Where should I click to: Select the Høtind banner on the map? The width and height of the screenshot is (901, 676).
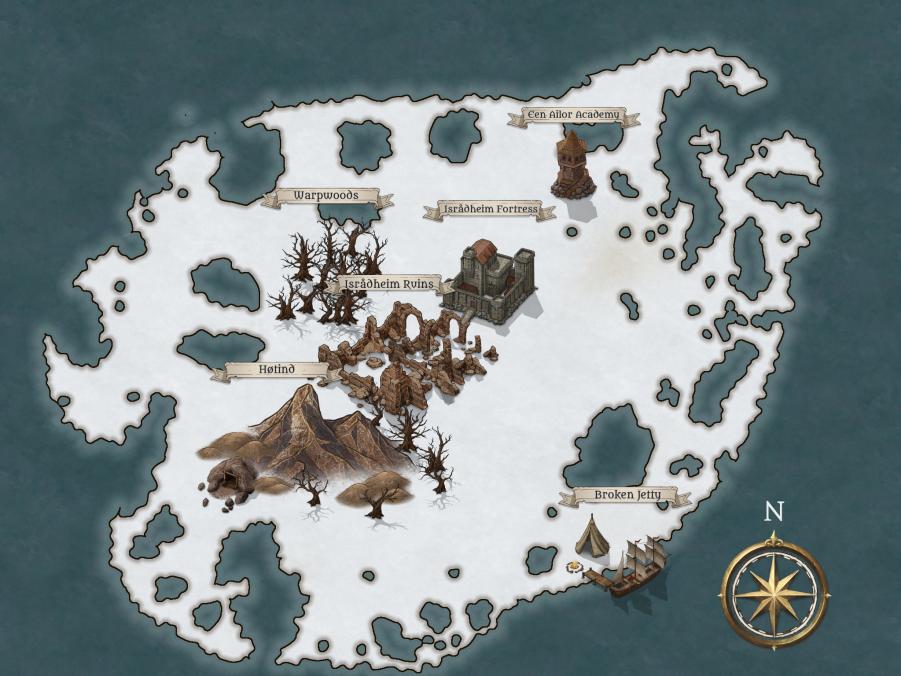coord(277,370)
